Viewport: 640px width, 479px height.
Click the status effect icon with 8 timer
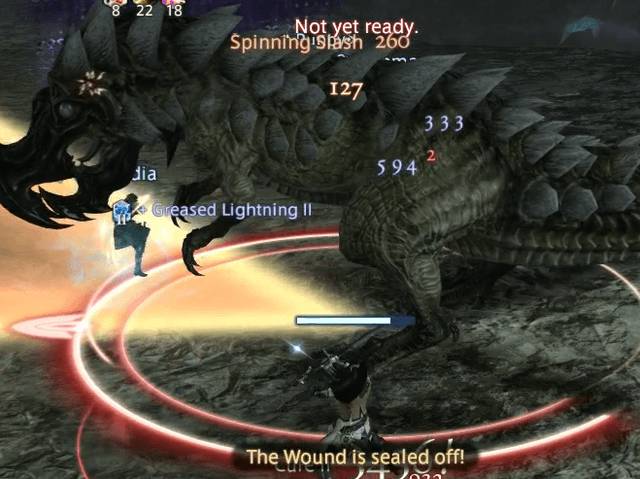(116, 2)
